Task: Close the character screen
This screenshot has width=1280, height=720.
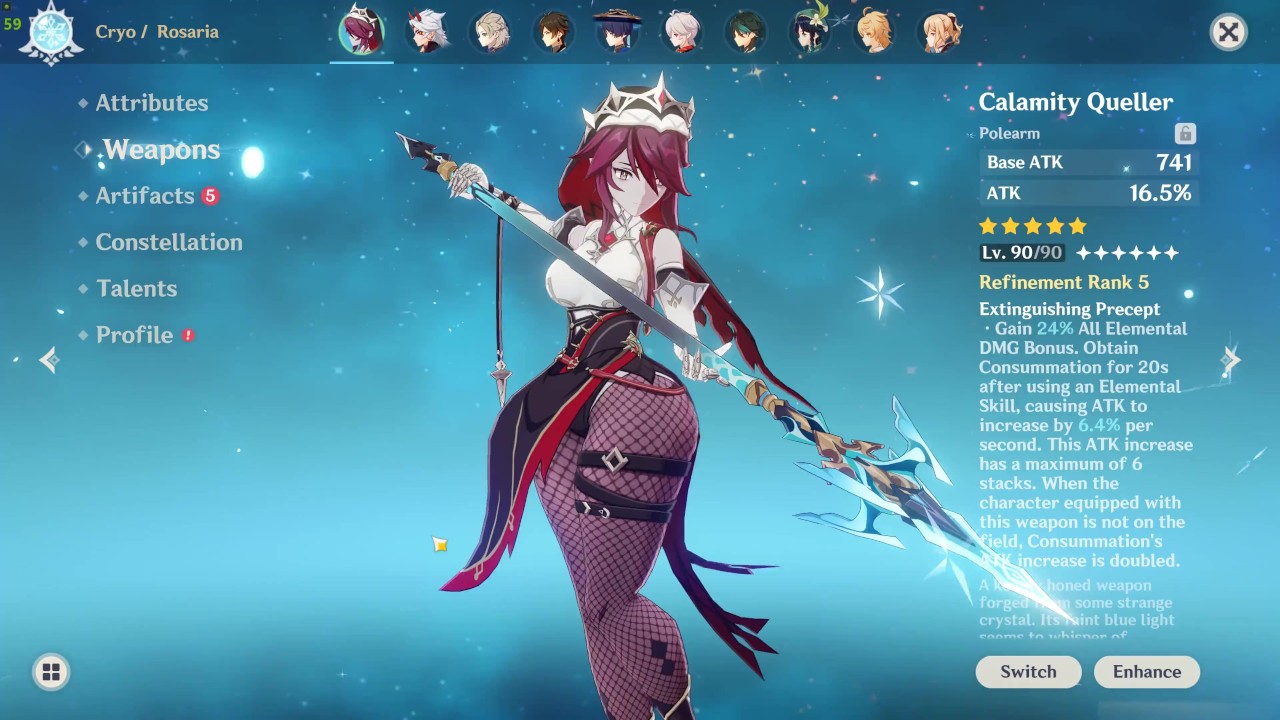Action: coord(1228,32)
